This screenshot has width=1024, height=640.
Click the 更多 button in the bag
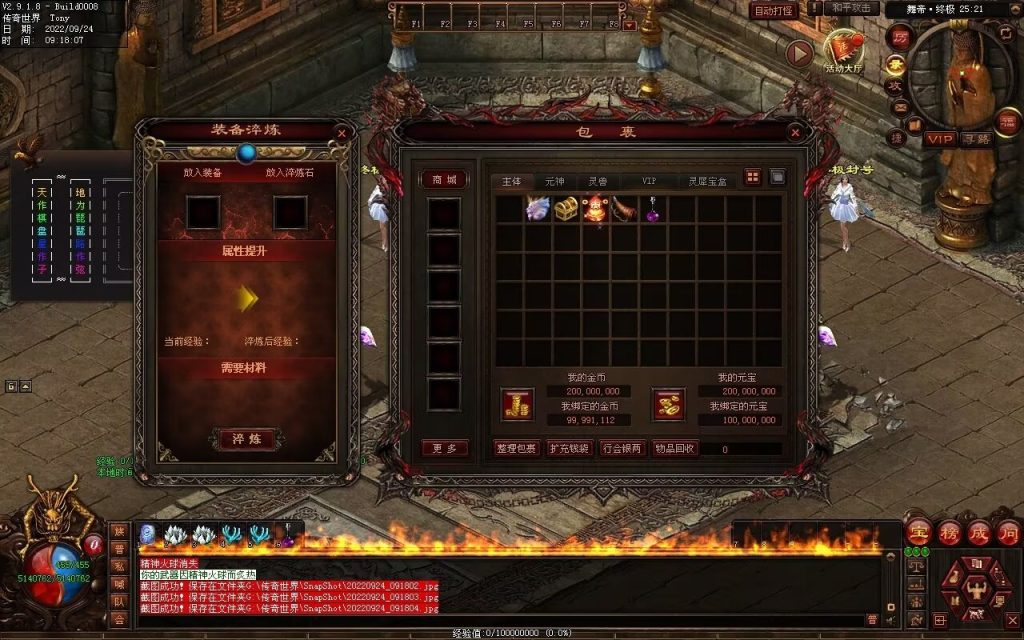[x=444, y=448]
